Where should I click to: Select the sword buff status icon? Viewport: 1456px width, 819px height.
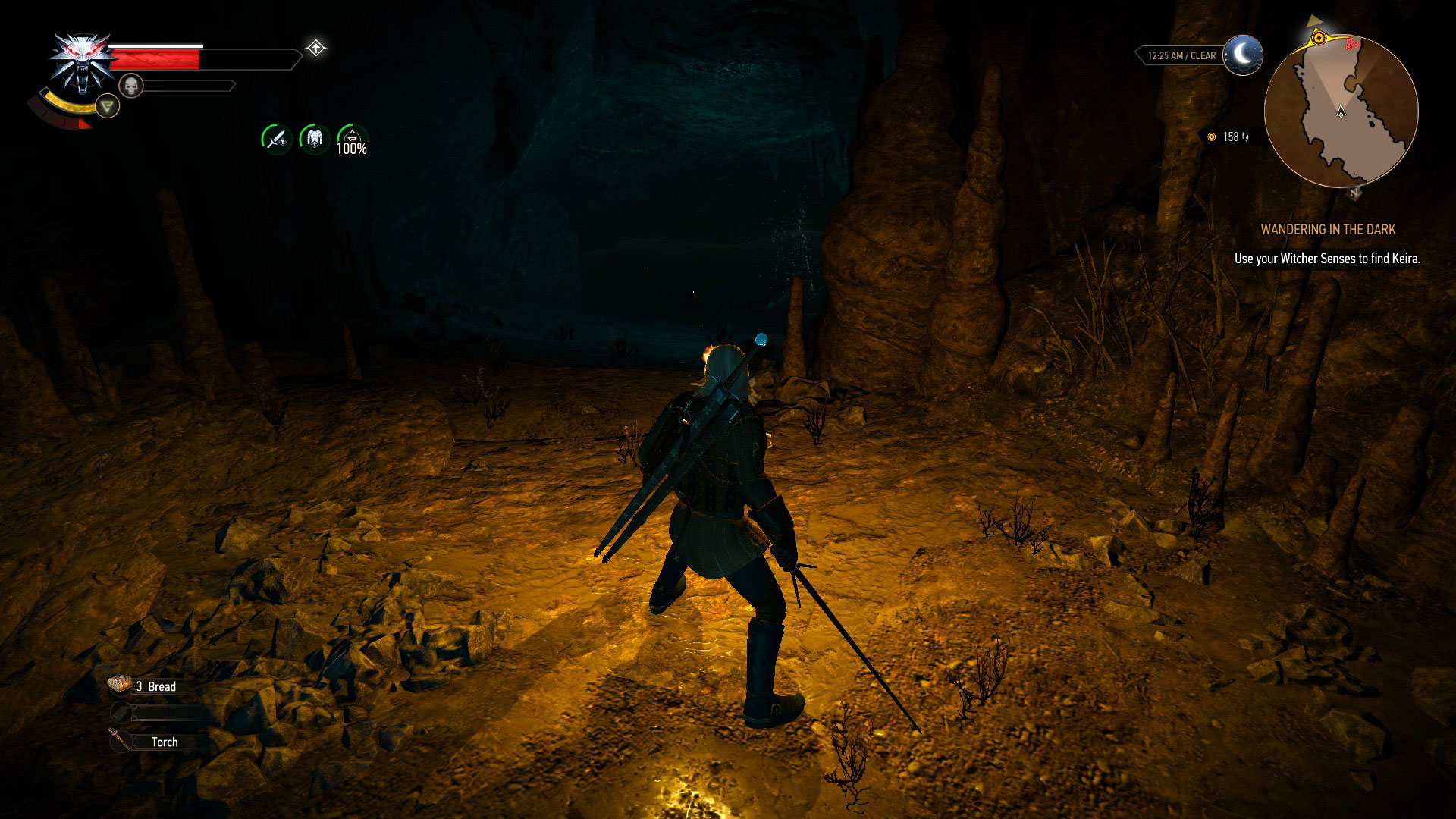click(x=276, y=139)
